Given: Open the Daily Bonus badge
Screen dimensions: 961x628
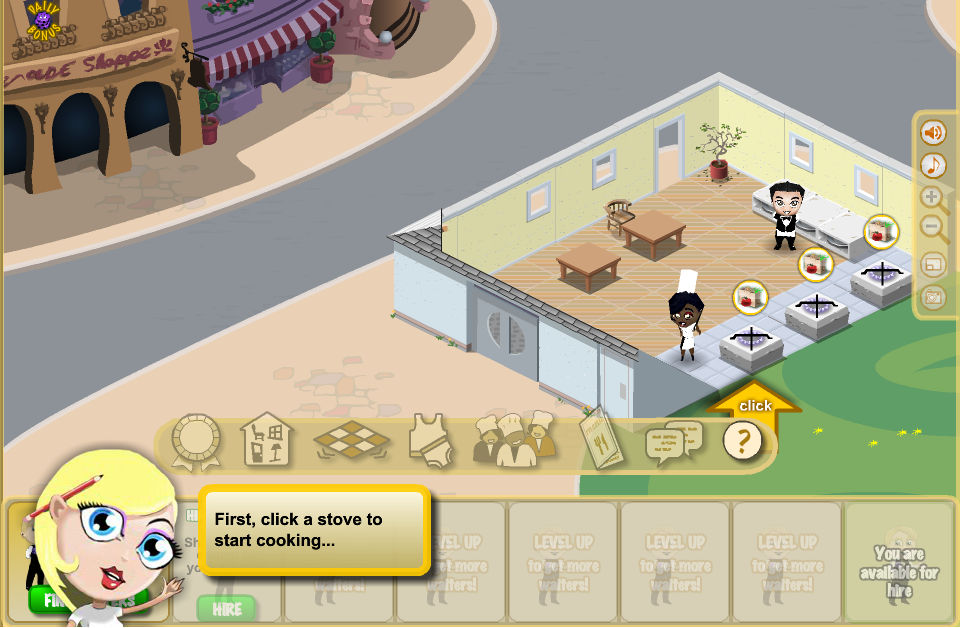Looking at the screenshot, I should click(x=42, y=21).
